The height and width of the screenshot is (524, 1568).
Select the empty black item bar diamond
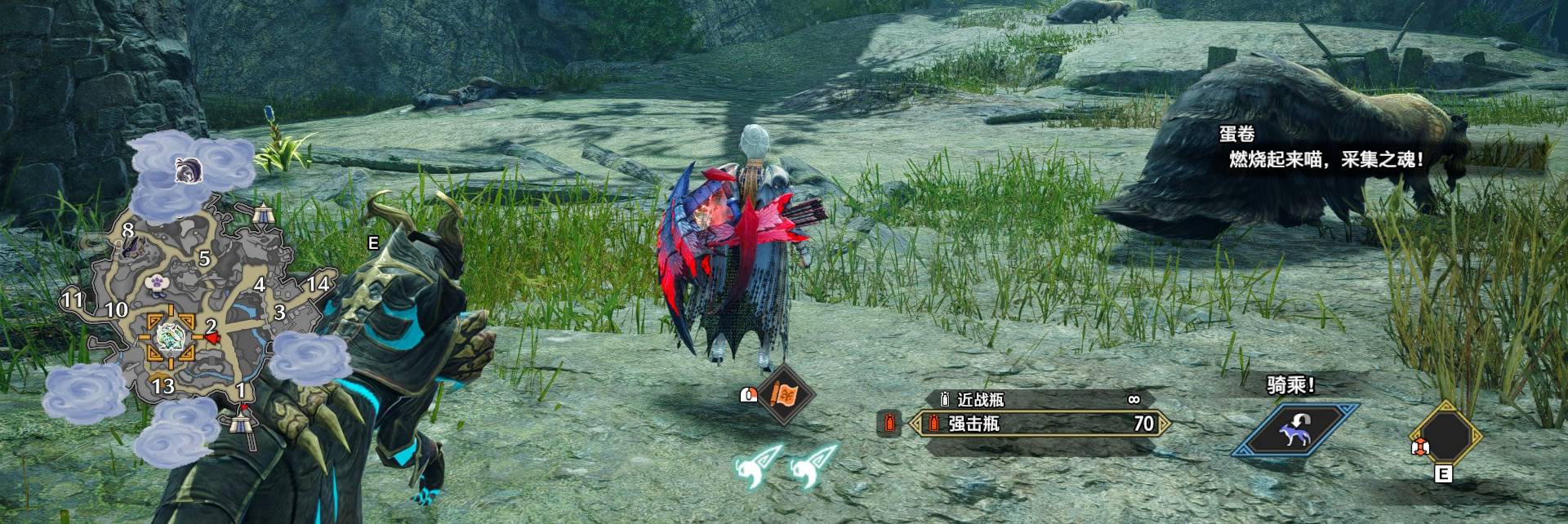click(x=1448, y=434)
